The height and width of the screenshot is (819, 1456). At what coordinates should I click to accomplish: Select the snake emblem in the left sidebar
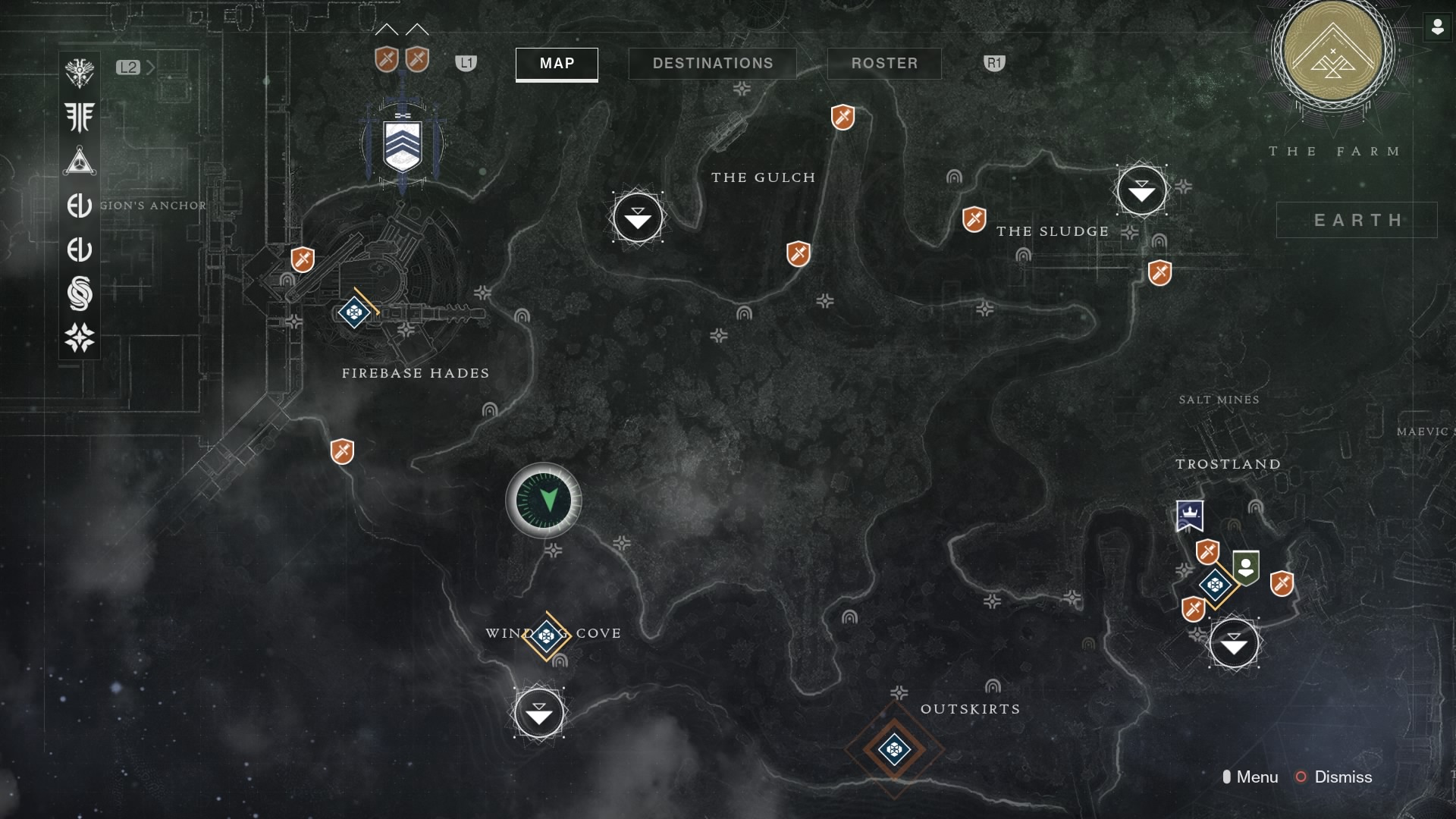(x=80, y=293)
